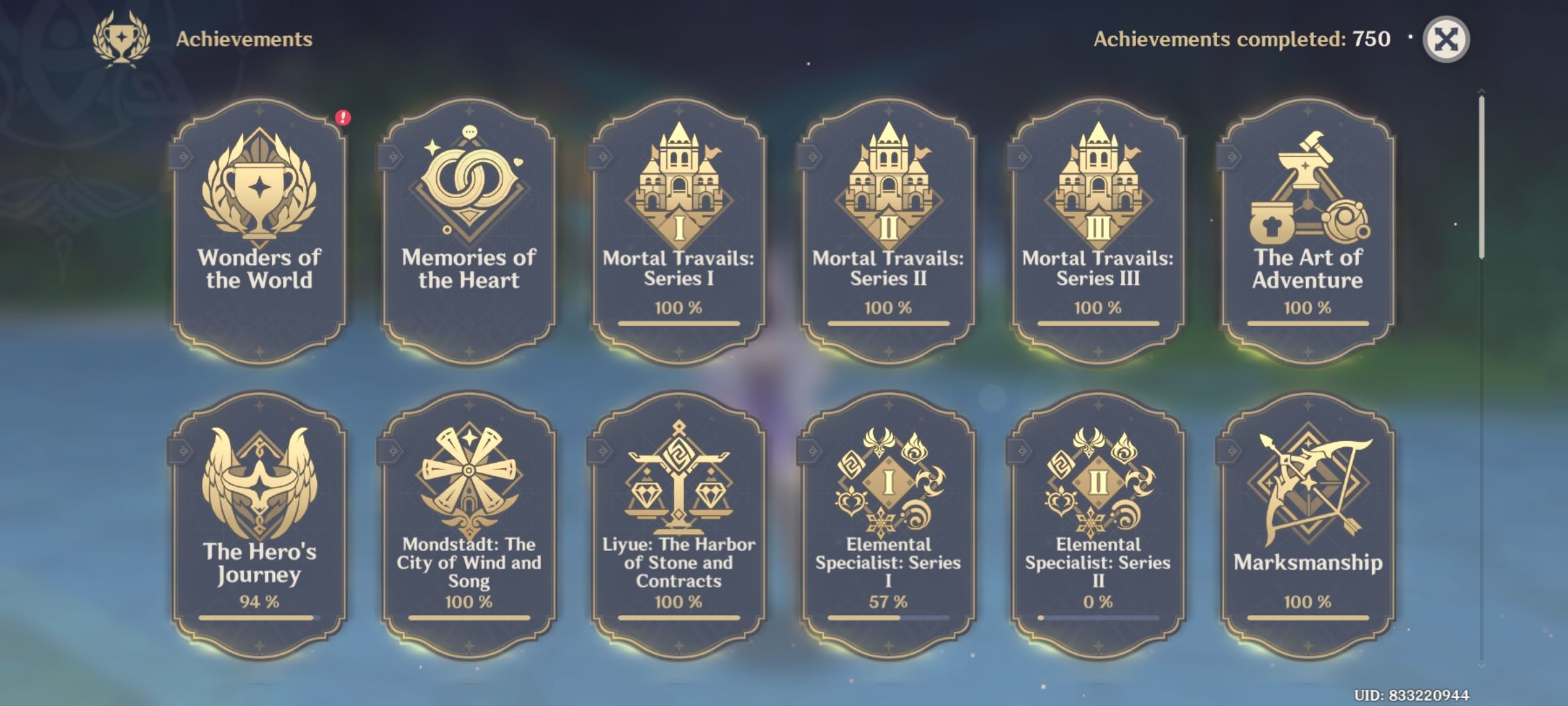This screenshot has width=1568, height=706.
Task: Select Elemental Specialist: Series I
Action: point(890,516)
